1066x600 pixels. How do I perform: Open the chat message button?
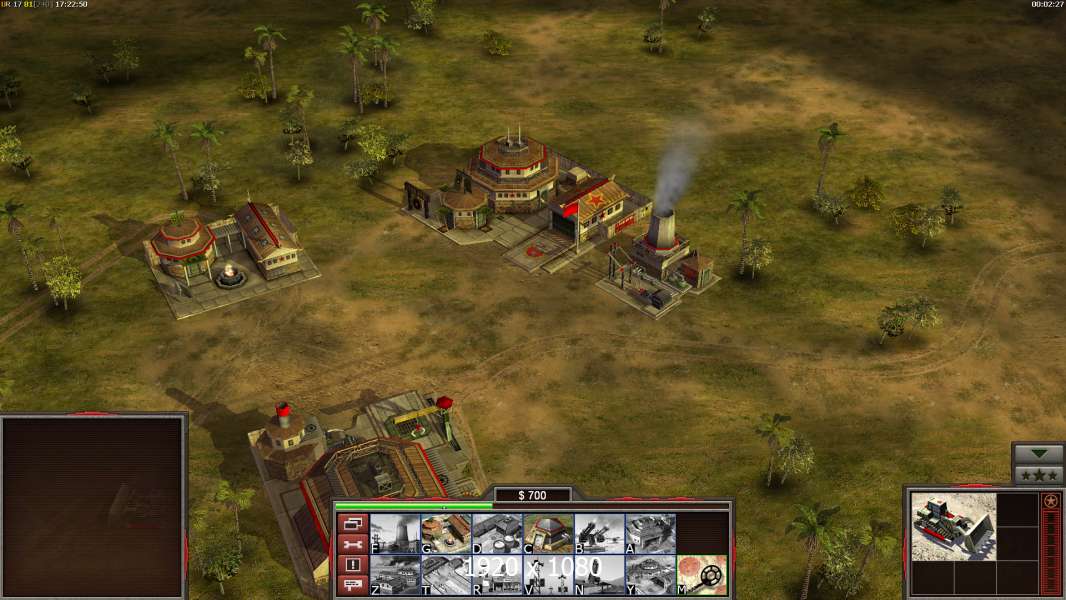351,586
